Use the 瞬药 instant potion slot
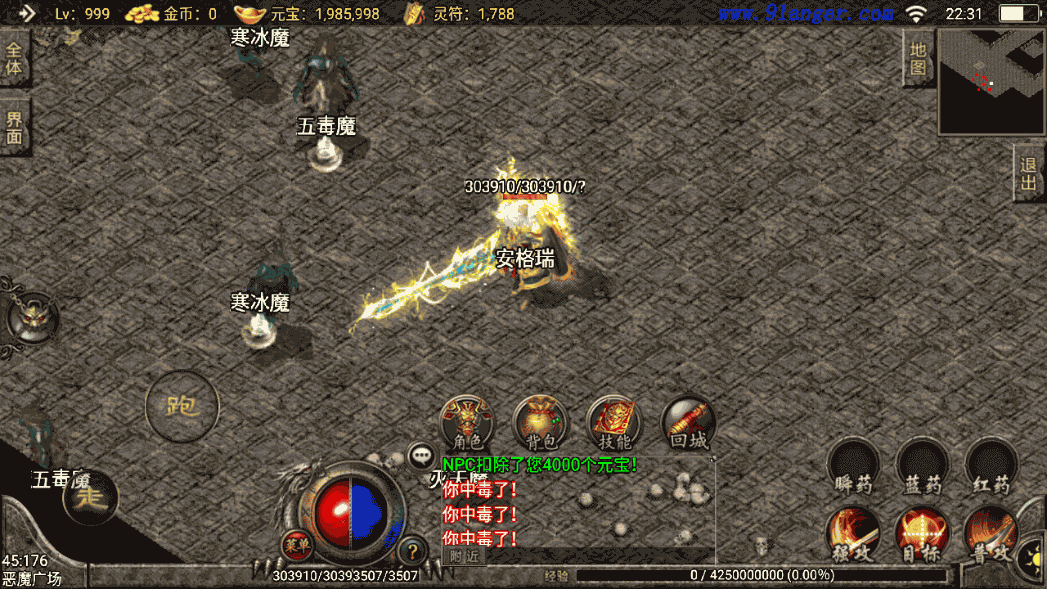 [x=853, y=464]
